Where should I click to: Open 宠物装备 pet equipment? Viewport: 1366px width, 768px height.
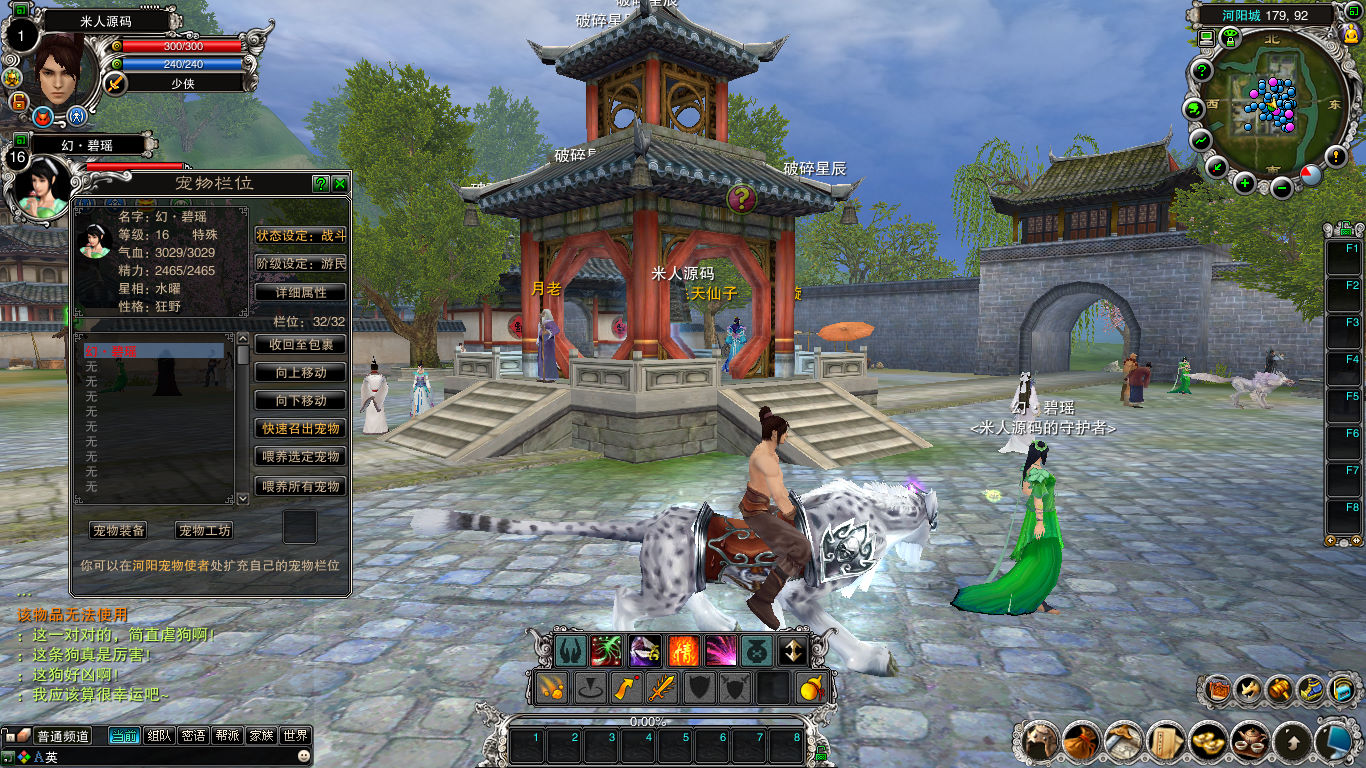tap(119, 531)
